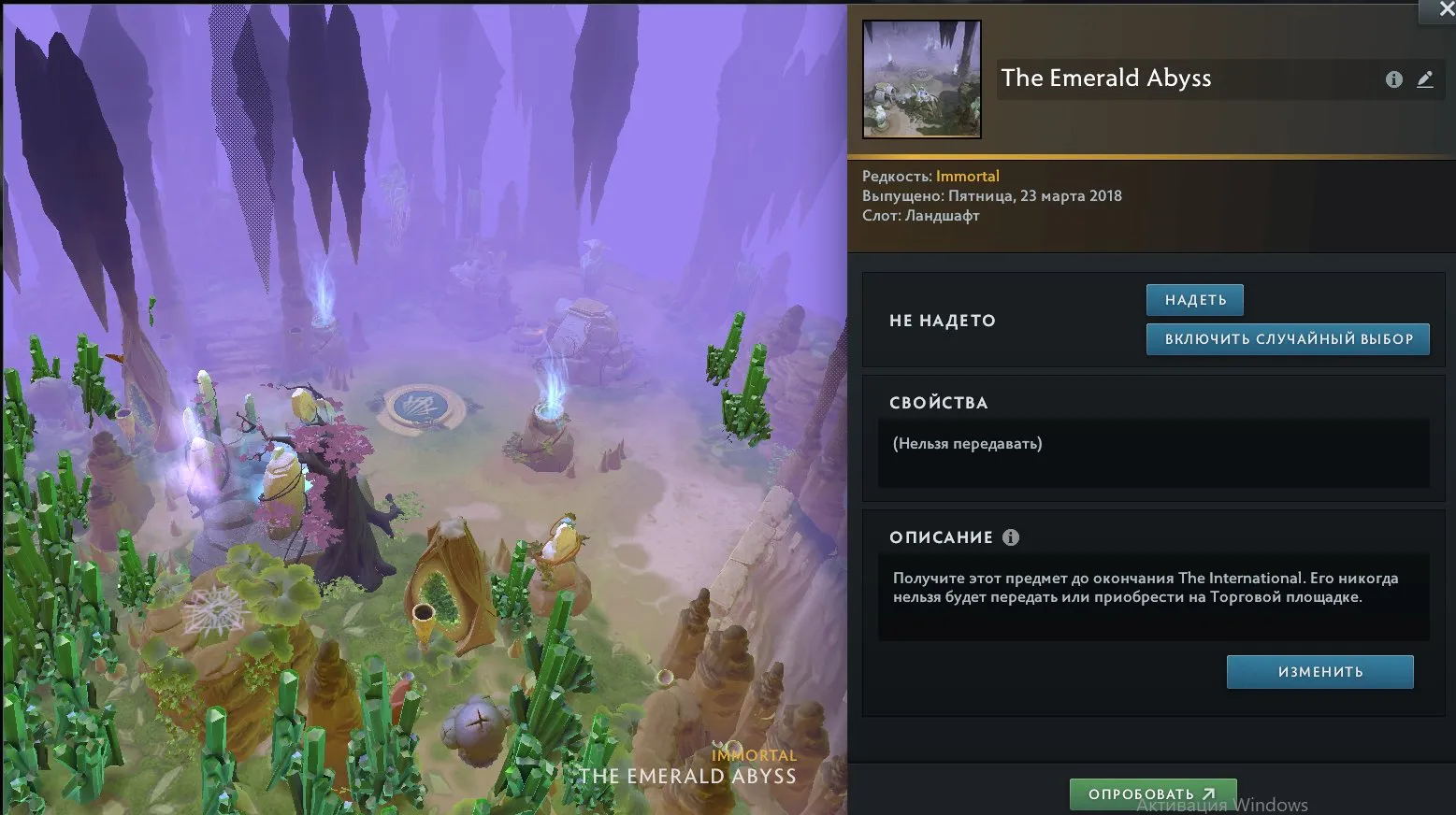Open the Emerald Abyss terrain thumbnail

tap(921, 79)
